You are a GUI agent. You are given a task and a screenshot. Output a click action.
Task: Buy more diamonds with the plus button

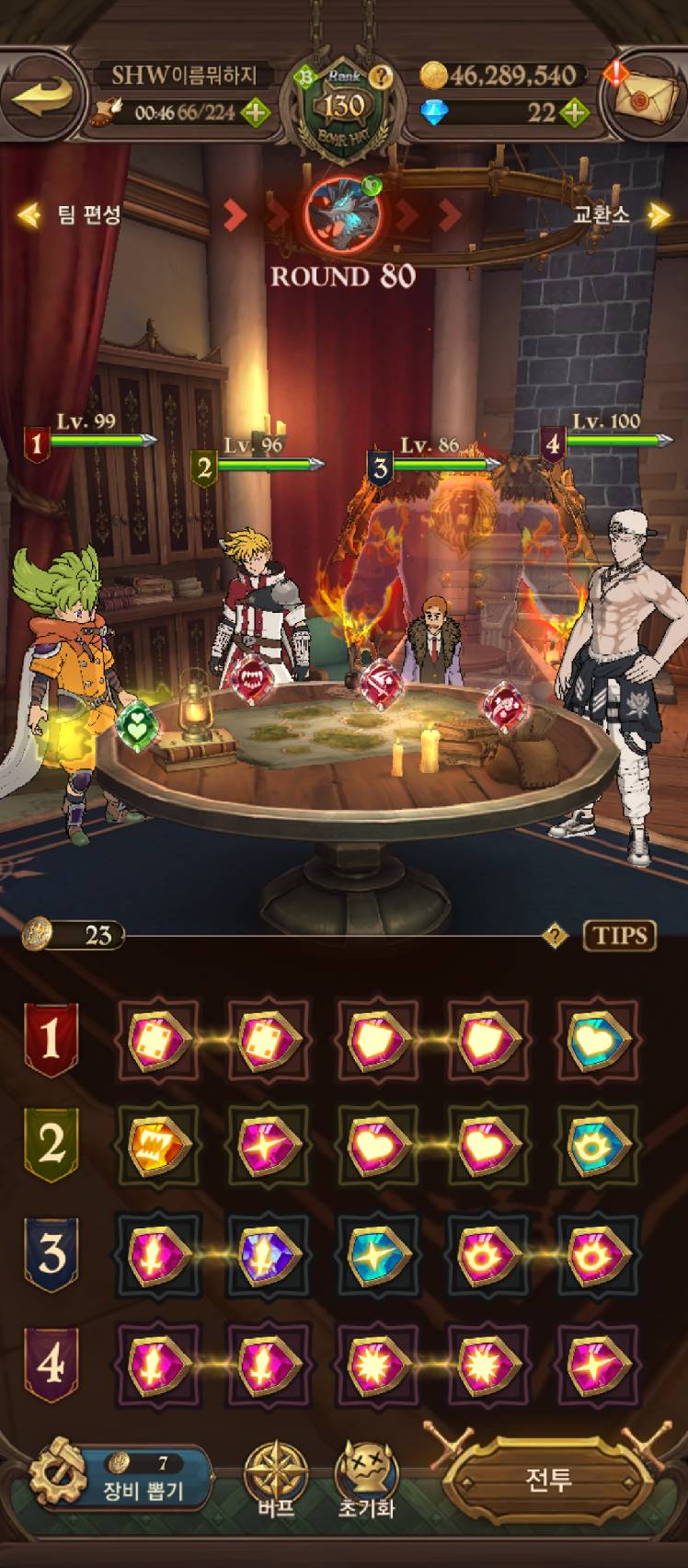(x=573, y=113)
